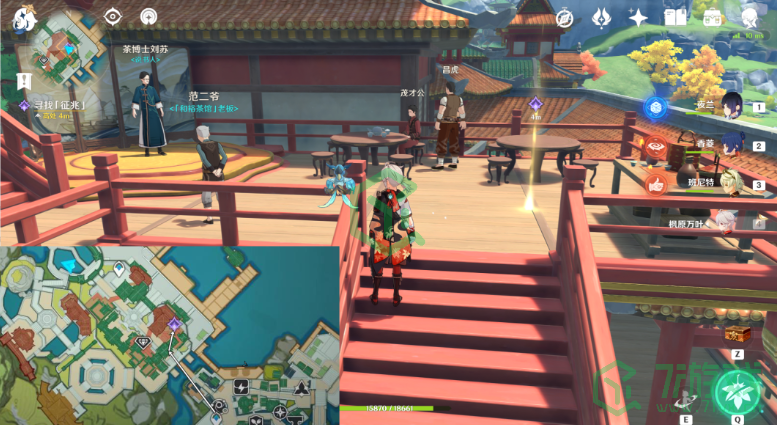Switch to party member 香菱
777x425 pixels.
(731, 144)
